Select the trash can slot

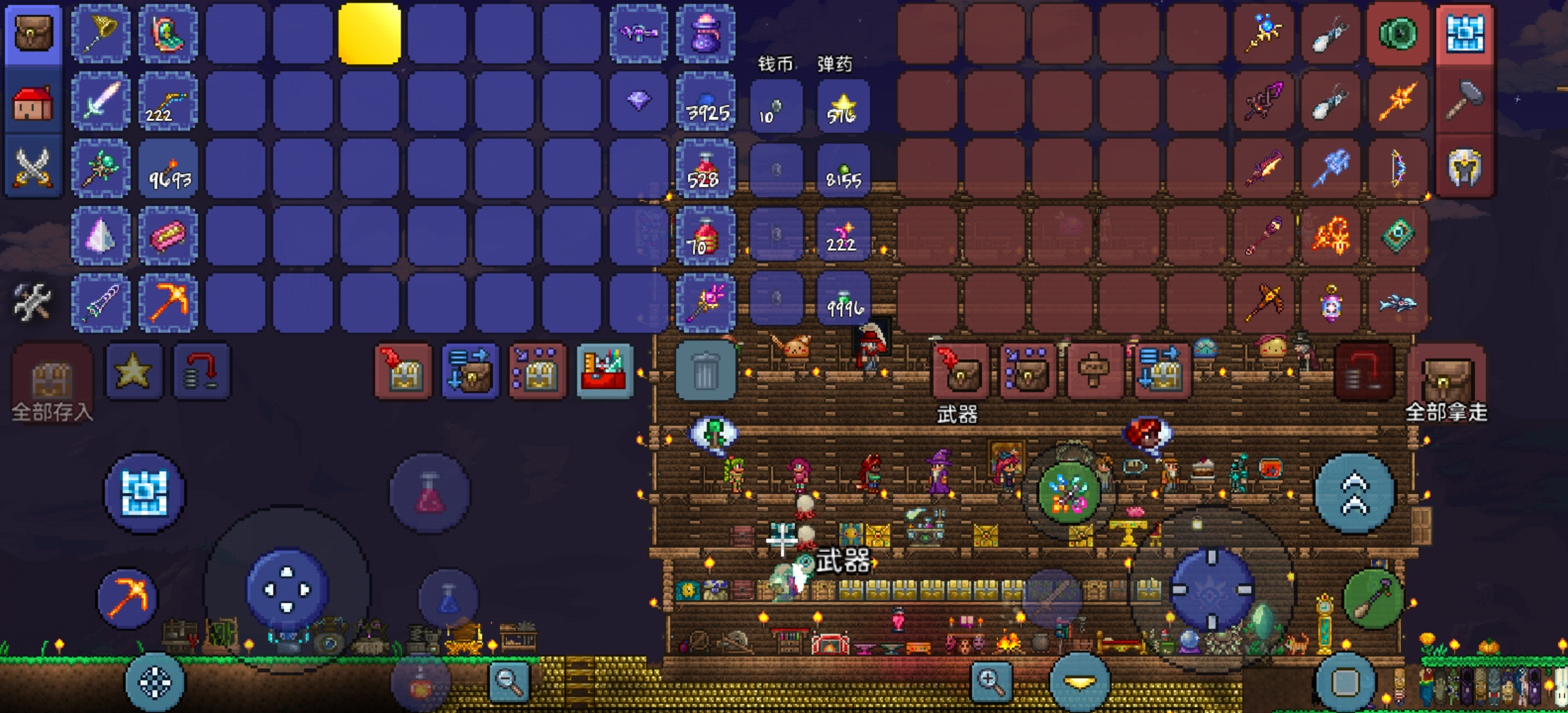[x=705, y=371]
